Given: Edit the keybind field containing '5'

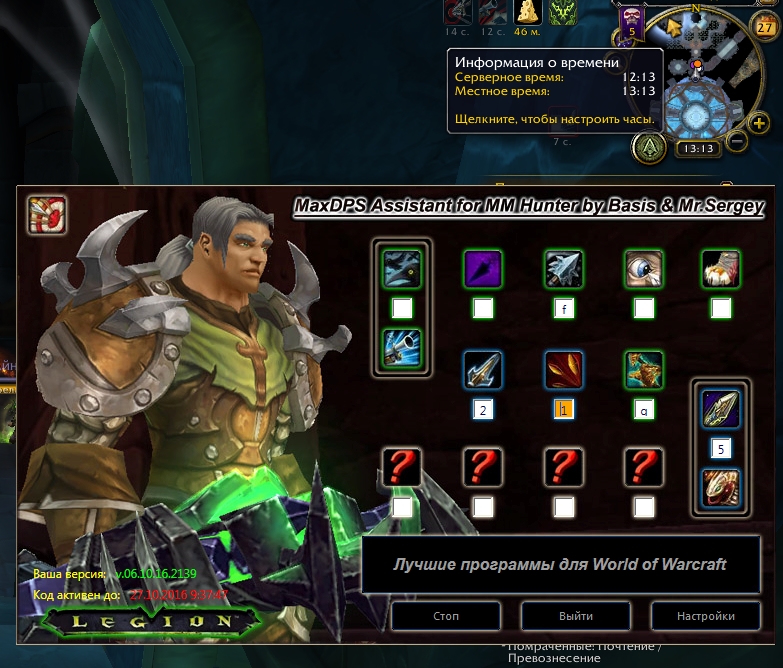Looking at the screenshot, I should [x=721, y=448].
